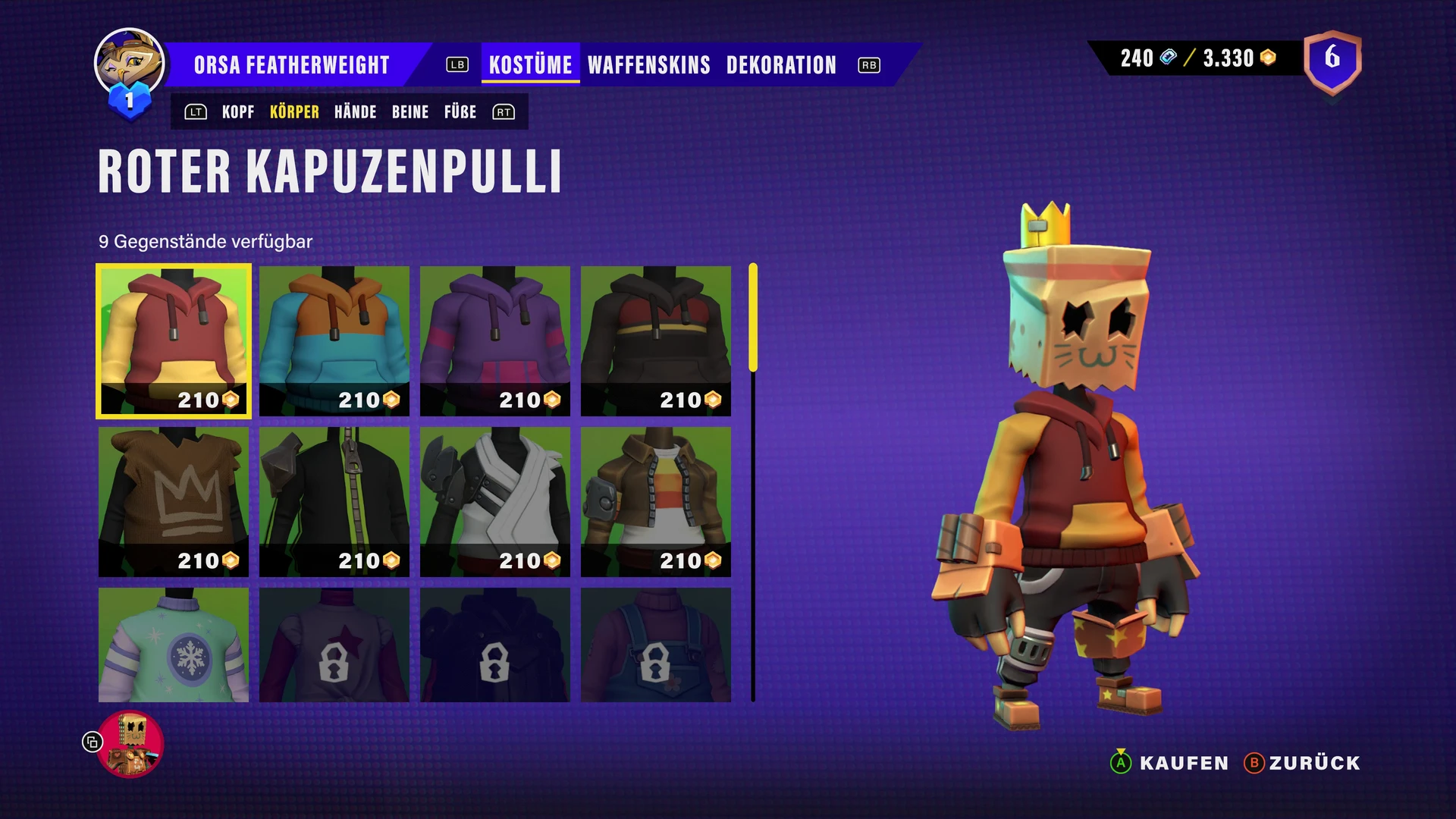Choose the blue and orange hoodie
The width and height of the screenshot is (1456, 819).
pos(334,340)
